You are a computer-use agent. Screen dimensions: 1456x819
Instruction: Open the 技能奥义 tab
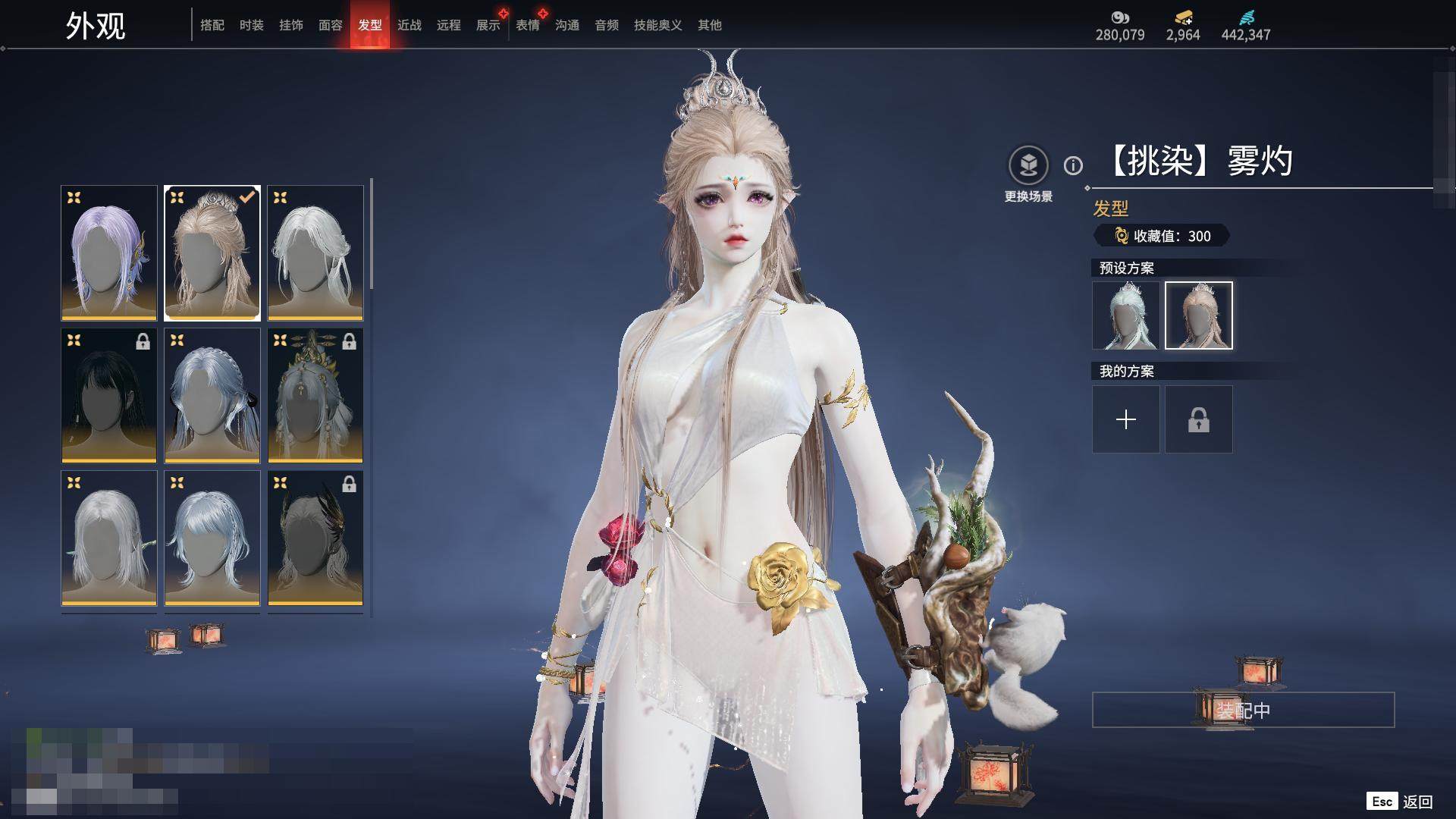tap(658, 25)
